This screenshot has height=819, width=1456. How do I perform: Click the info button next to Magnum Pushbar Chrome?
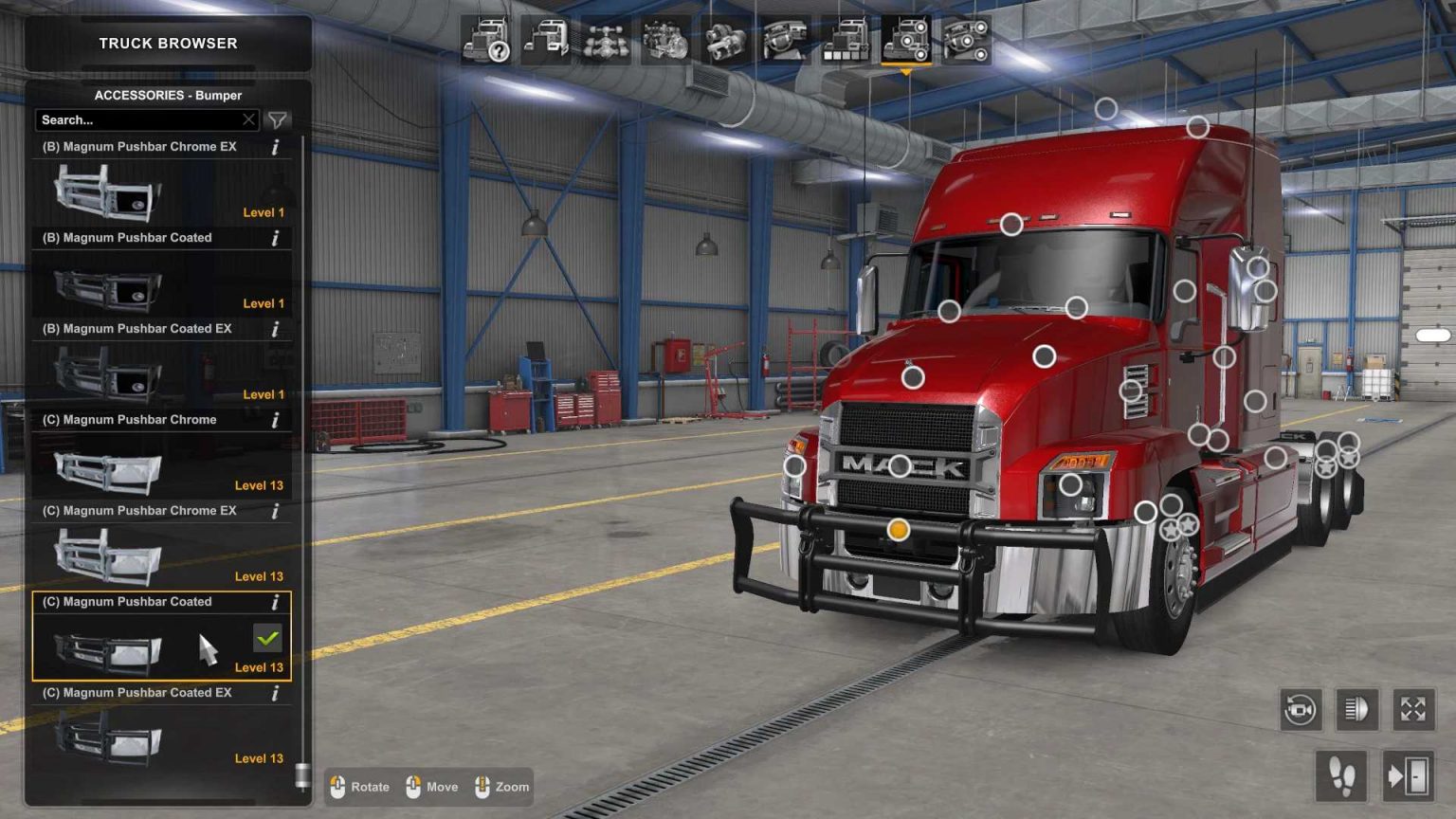click(275, 419)
